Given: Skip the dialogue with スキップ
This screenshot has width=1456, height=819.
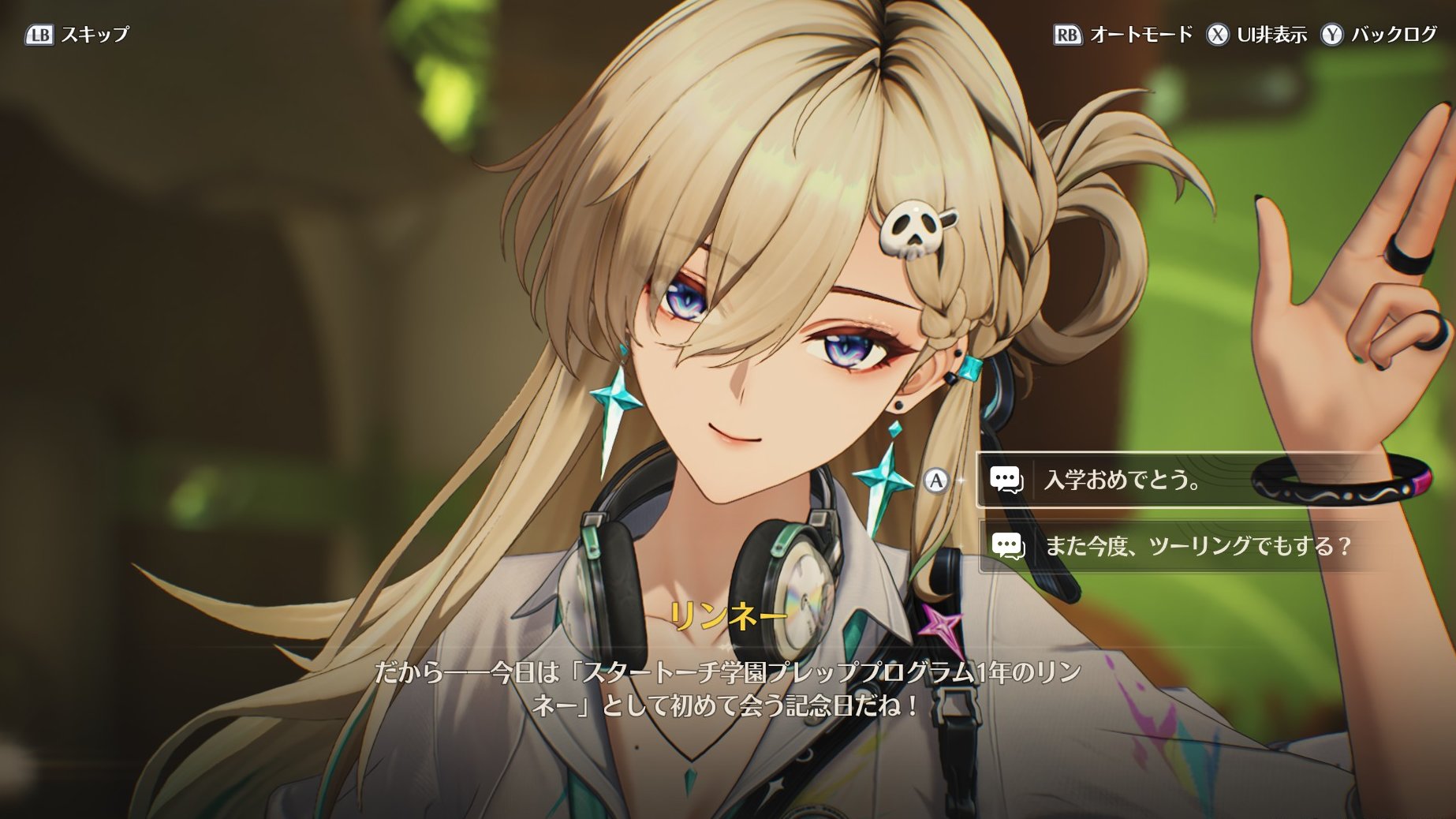Looking at the screenshot, I should (x=77, y=35).
